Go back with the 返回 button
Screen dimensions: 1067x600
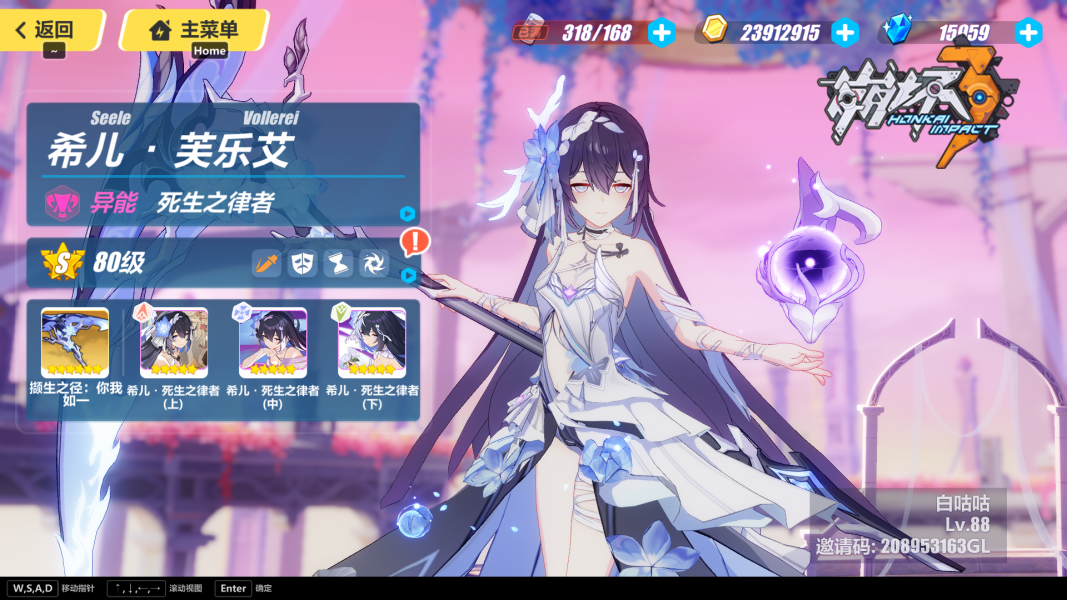coord(50,30)
